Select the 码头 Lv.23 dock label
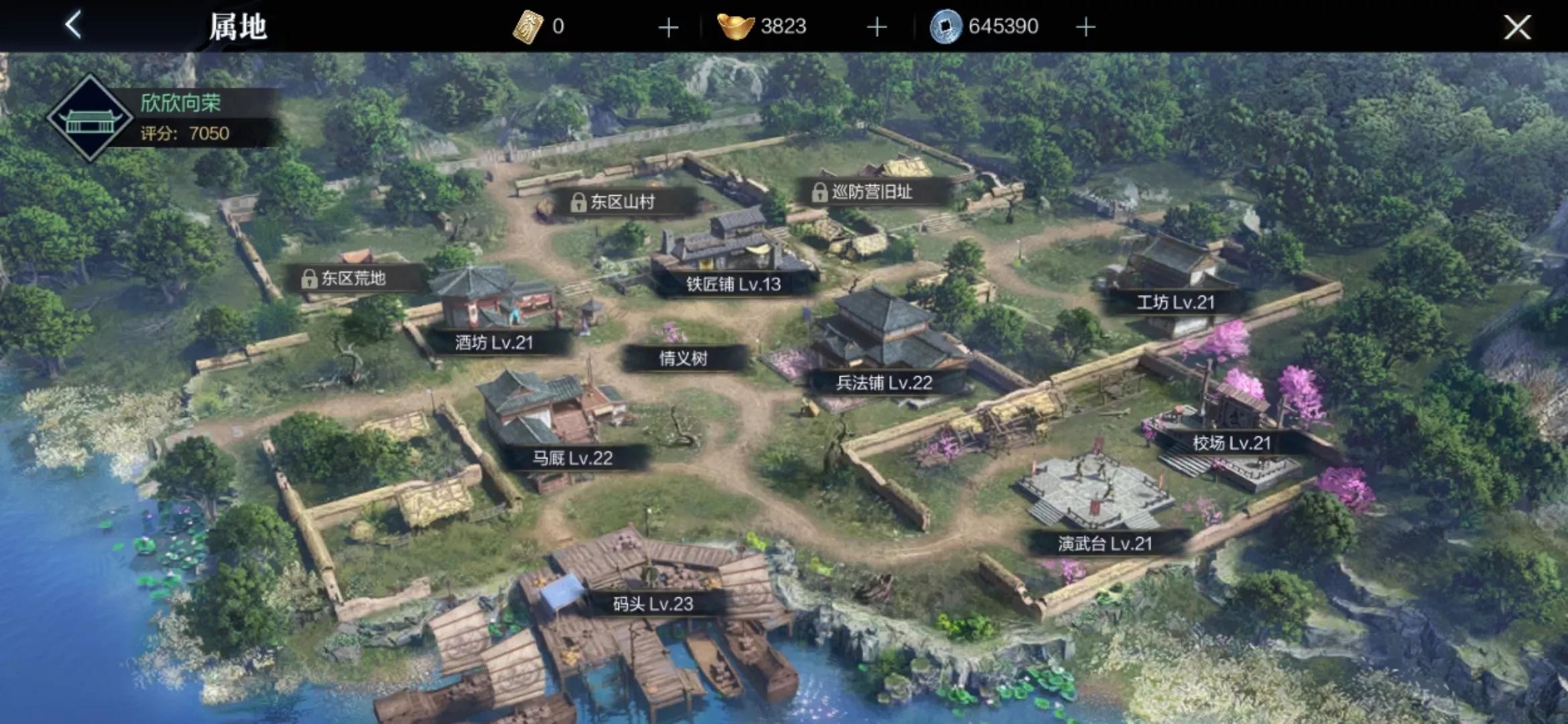 [653, 604]
